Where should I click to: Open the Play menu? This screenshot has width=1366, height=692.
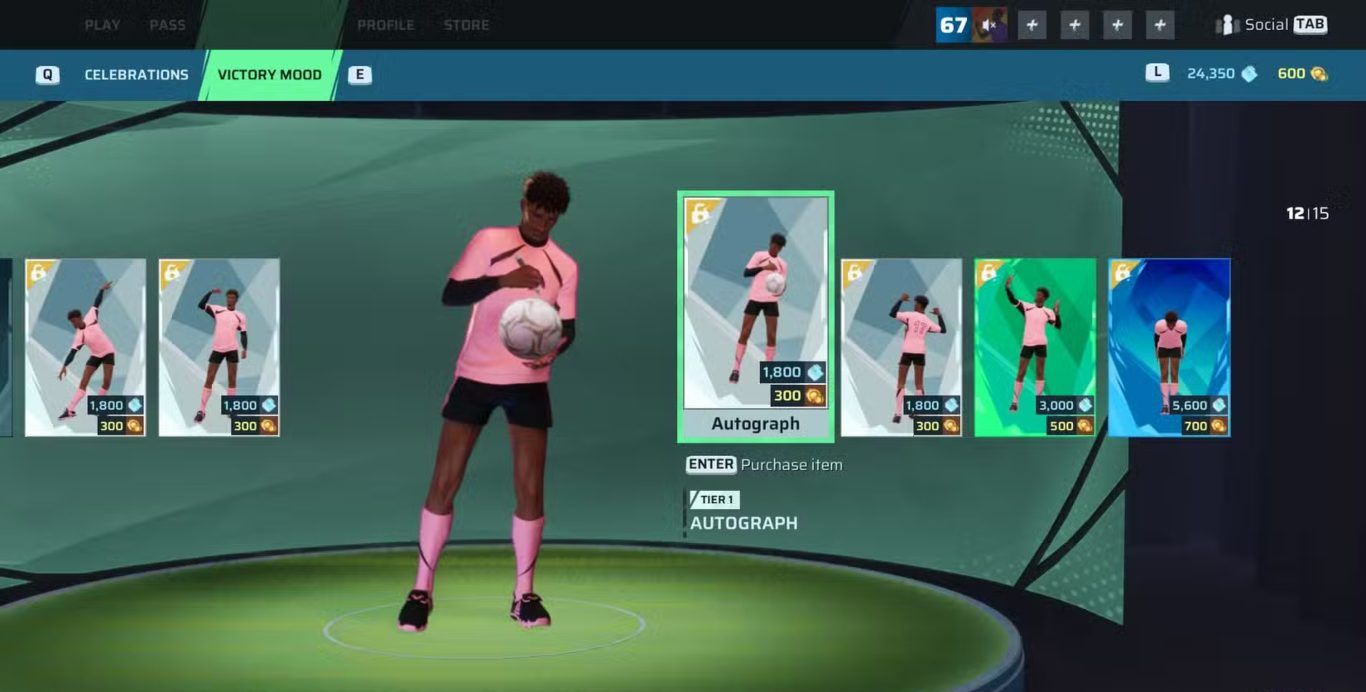pos(102,25)
